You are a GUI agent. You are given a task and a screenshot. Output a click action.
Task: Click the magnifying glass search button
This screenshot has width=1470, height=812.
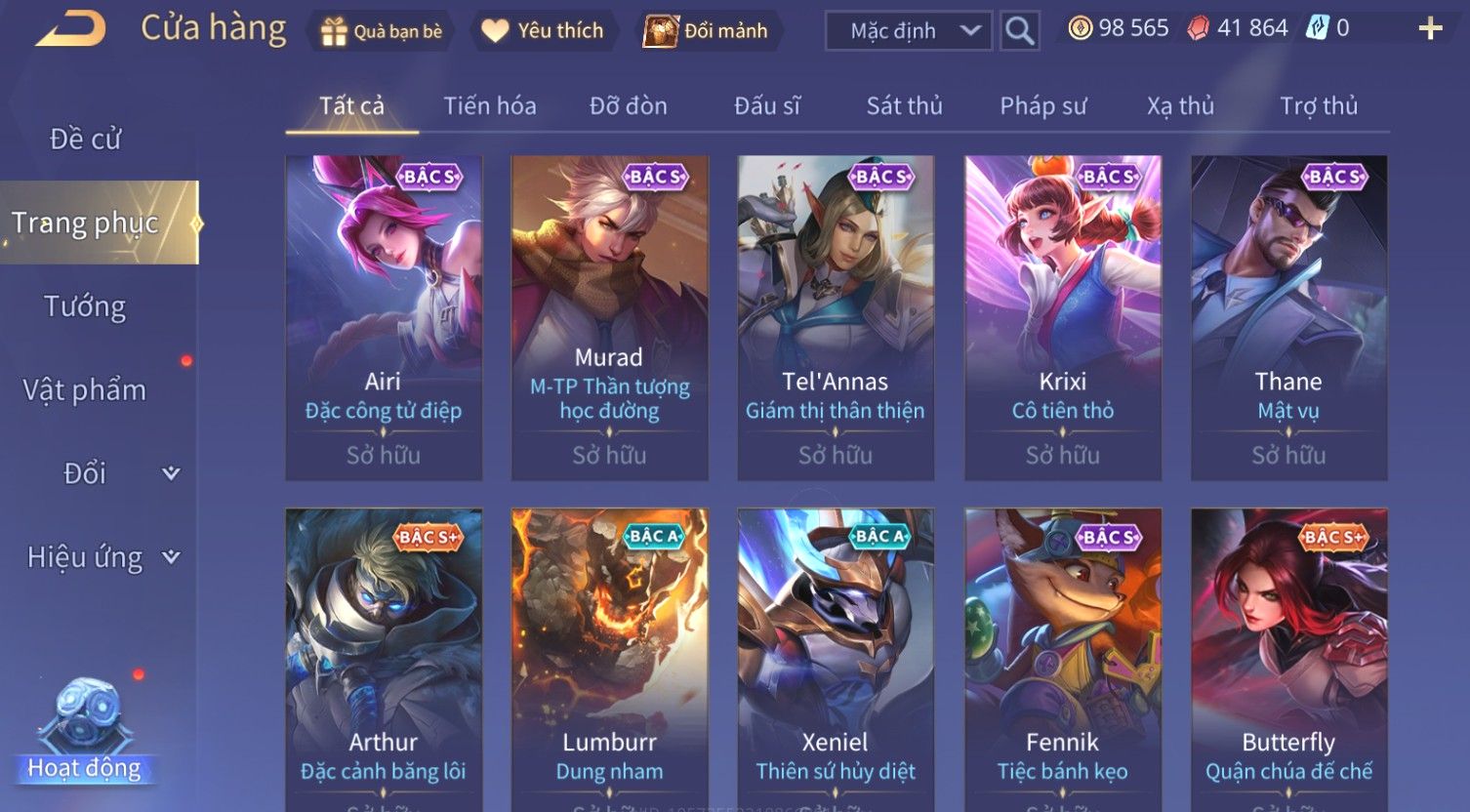point(1019,31)
